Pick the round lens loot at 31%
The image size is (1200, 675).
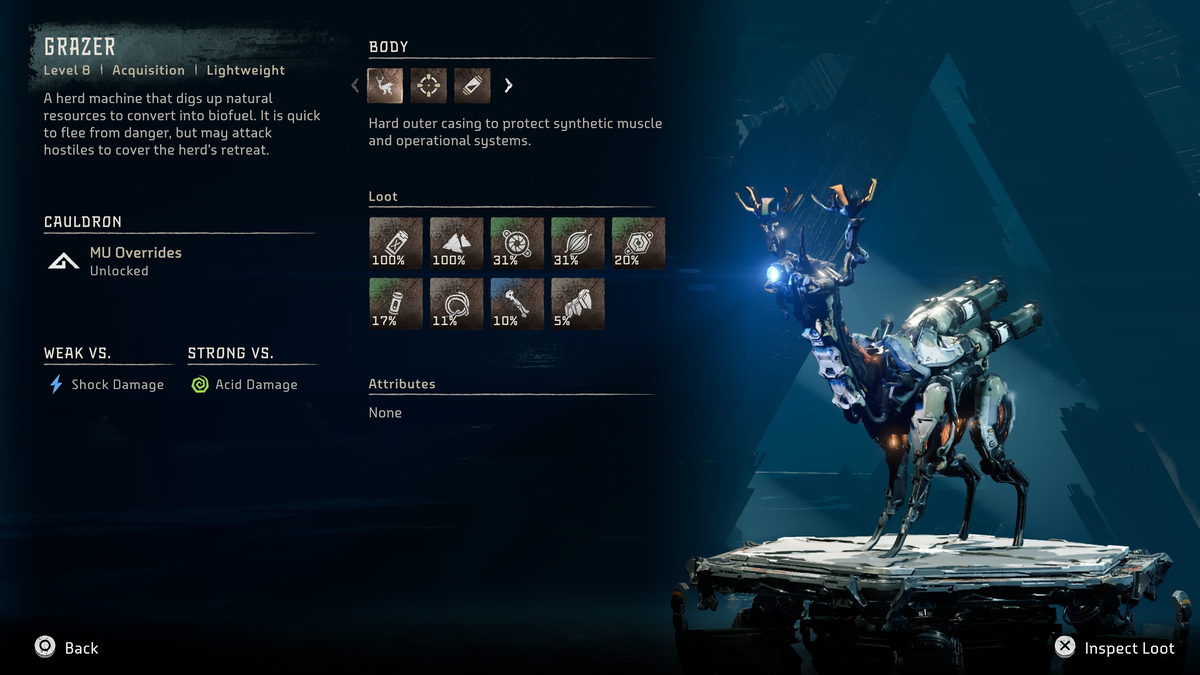(x=517, y=243)
